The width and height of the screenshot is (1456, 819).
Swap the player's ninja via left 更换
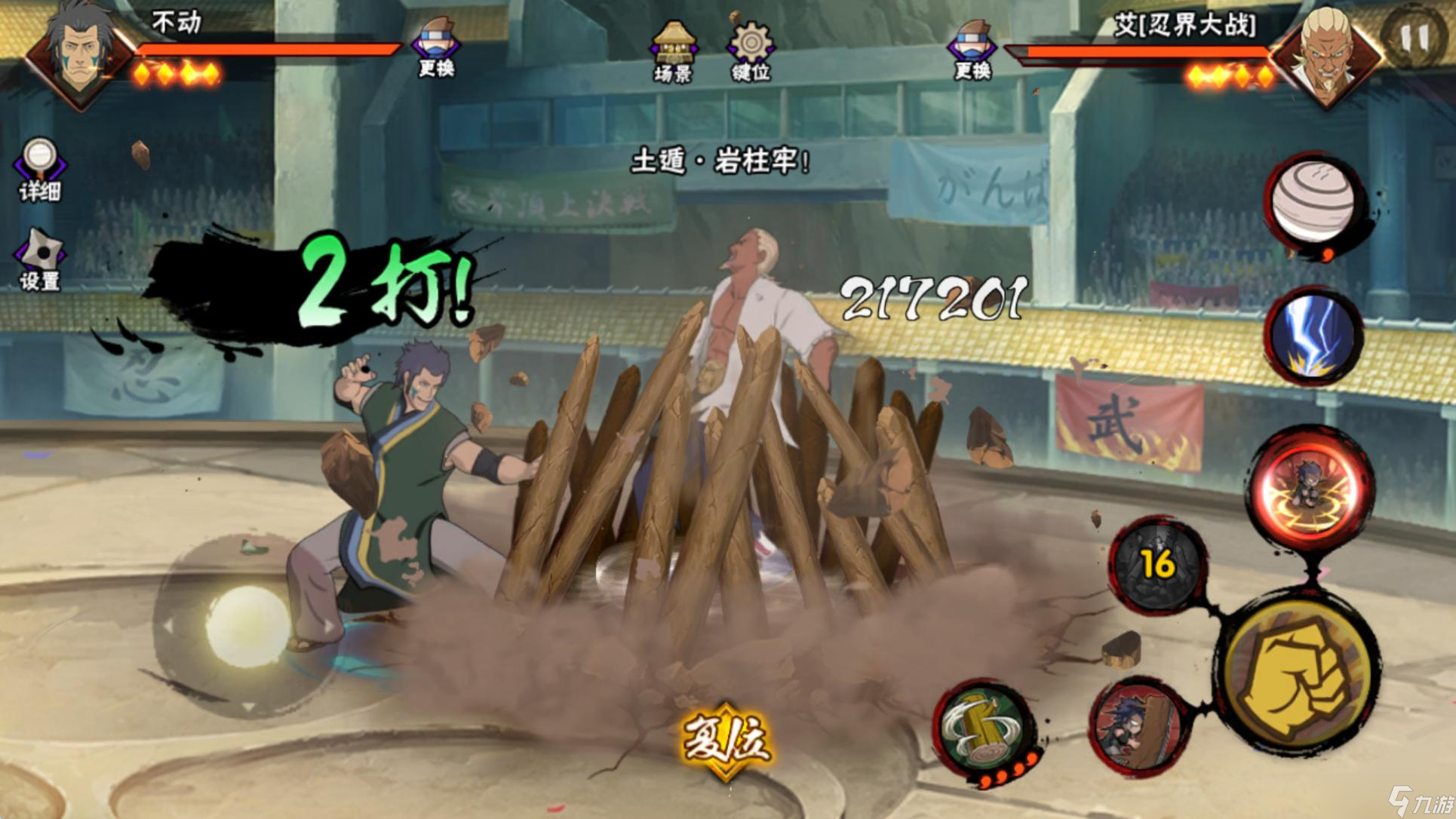(x=437, y=47)
